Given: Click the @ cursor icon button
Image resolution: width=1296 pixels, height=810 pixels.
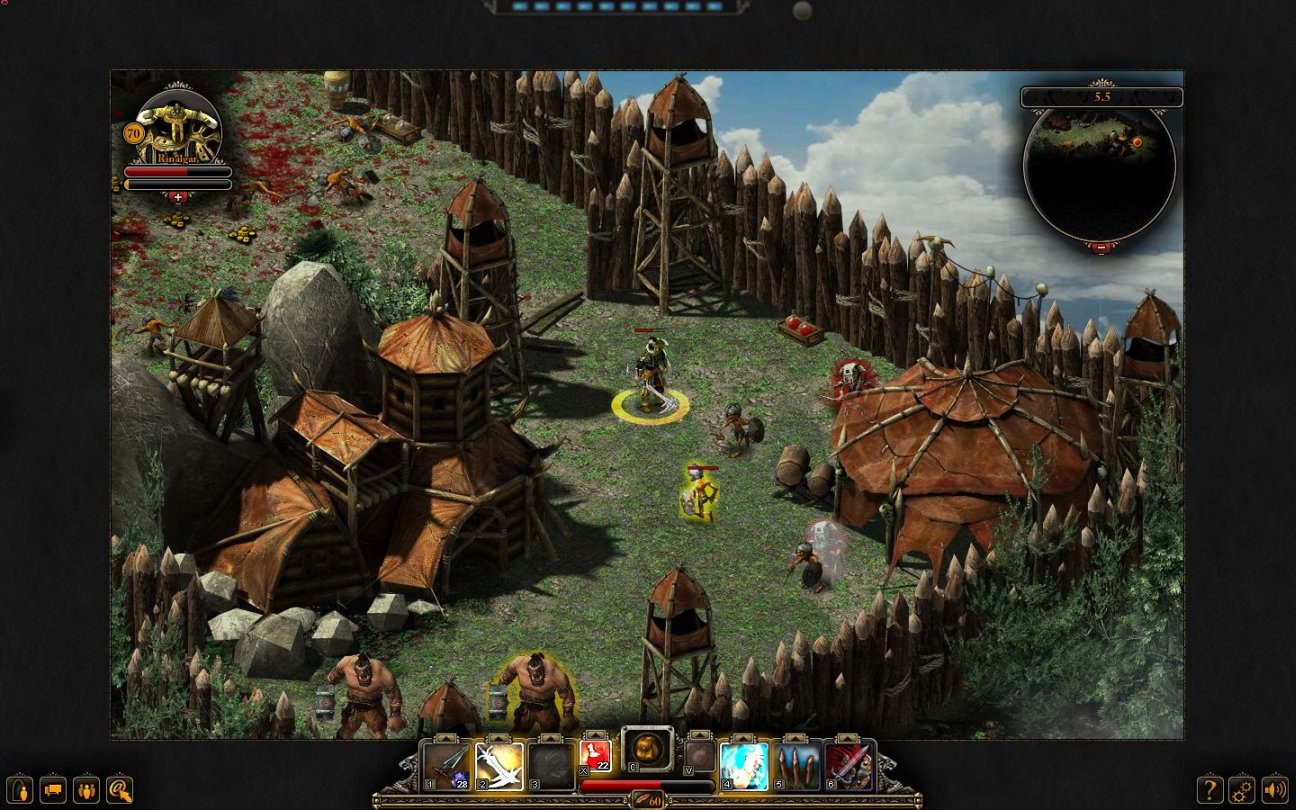Looking at the screenshot, I should tap(120, 788).
